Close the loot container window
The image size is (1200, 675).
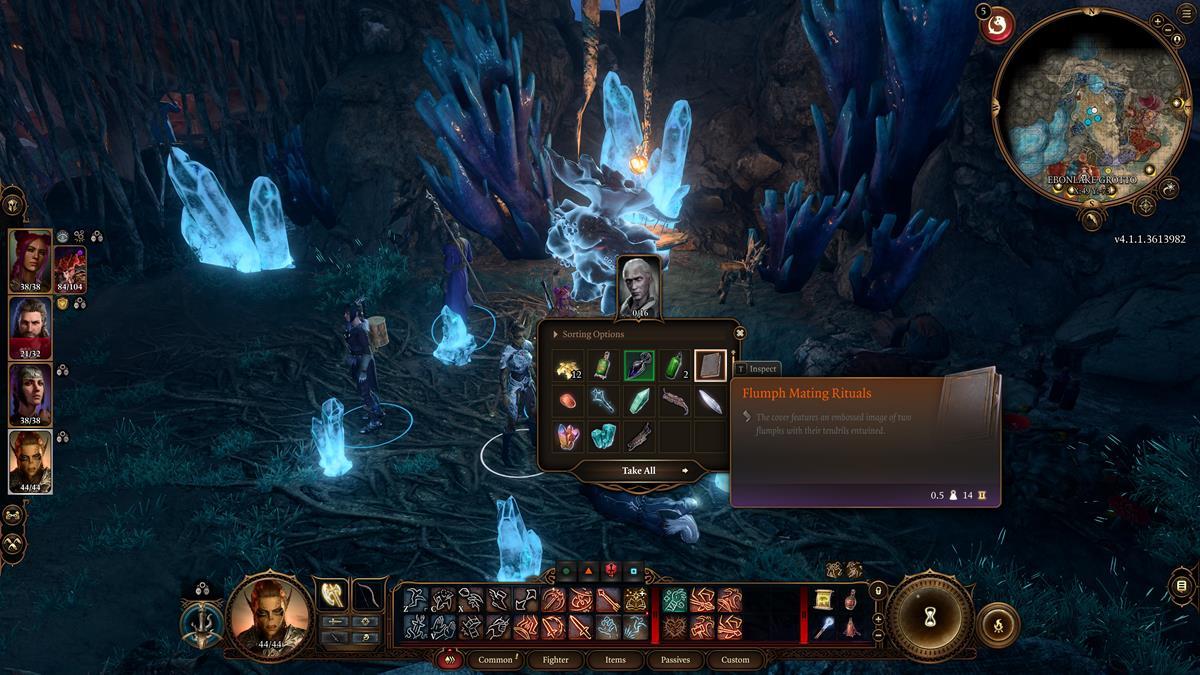pos(740,333)
